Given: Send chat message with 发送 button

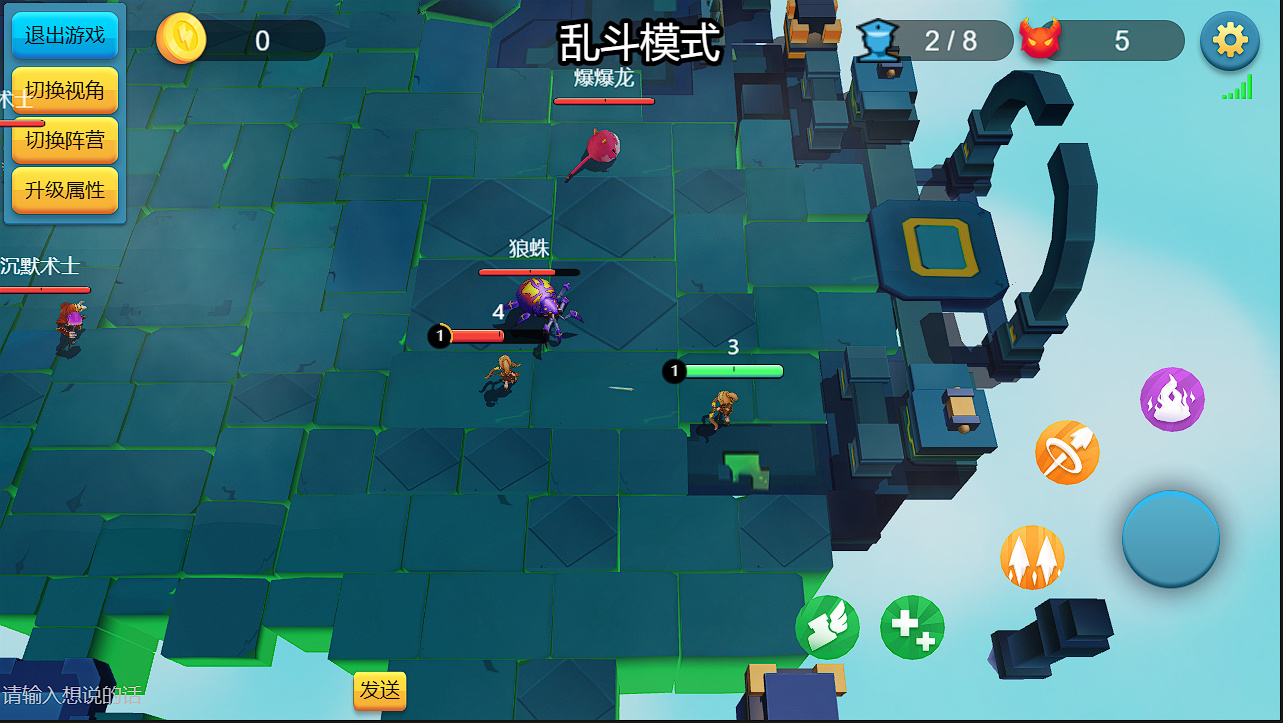Looking at the screenshot, I should [380, 690].
